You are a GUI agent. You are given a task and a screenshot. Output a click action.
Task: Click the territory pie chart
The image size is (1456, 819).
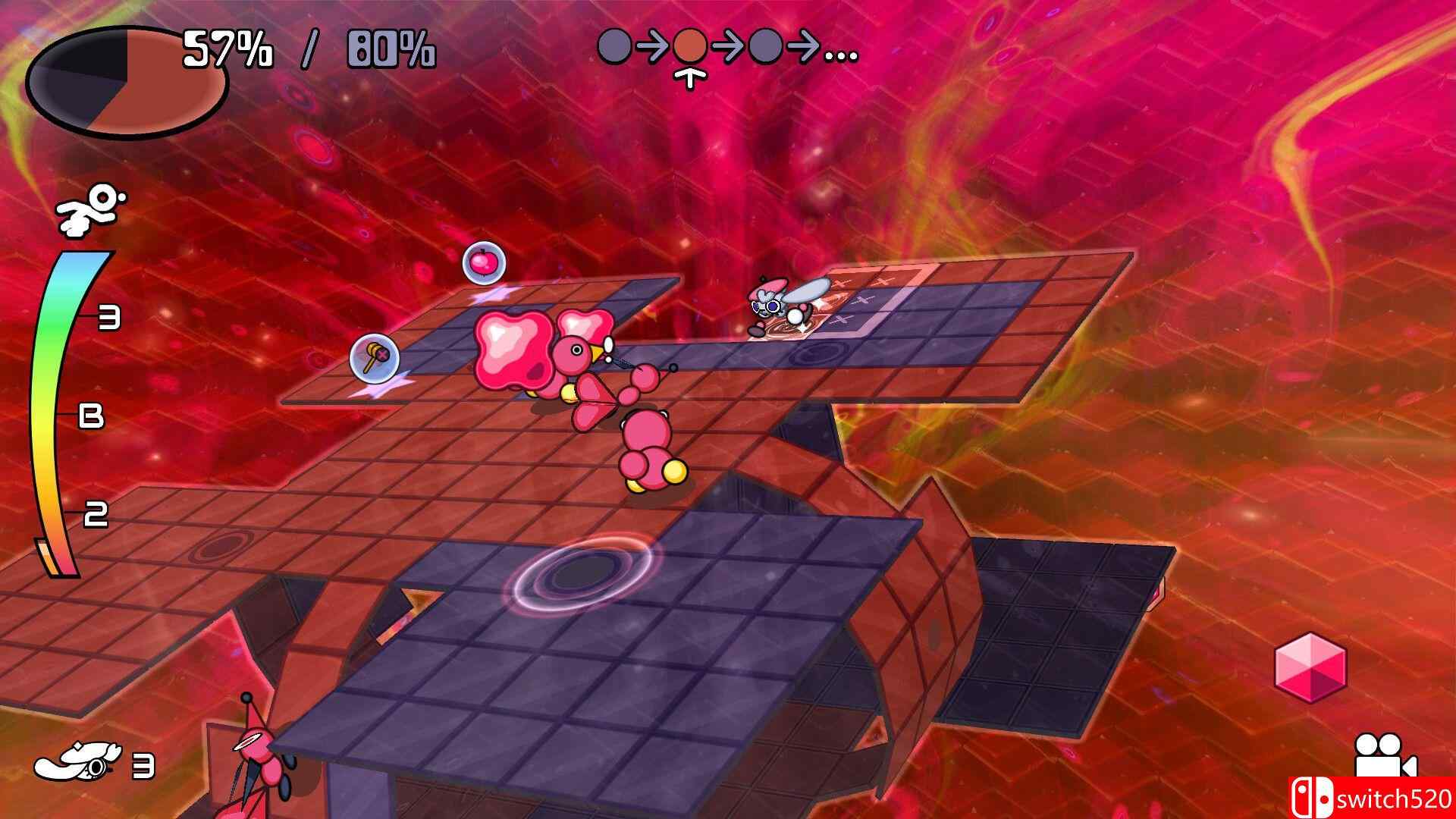(127, 80)
